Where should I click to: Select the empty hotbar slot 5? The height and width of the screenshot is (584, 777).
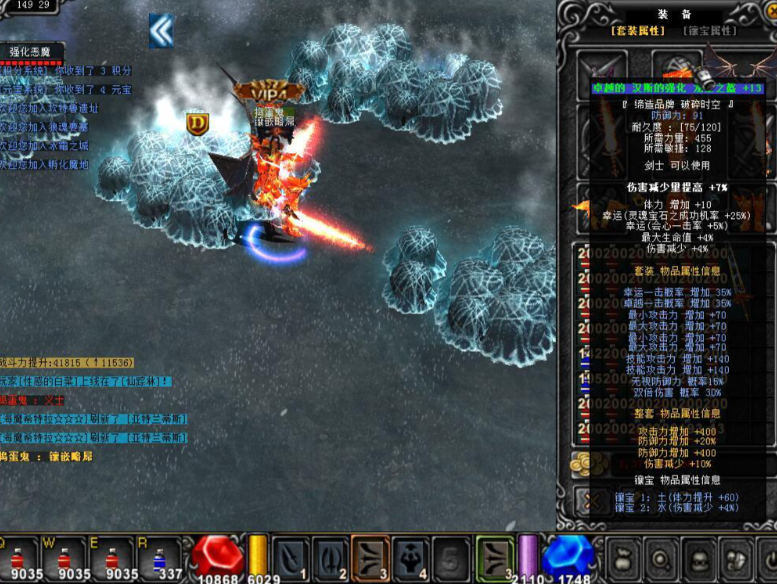[450, 556]
